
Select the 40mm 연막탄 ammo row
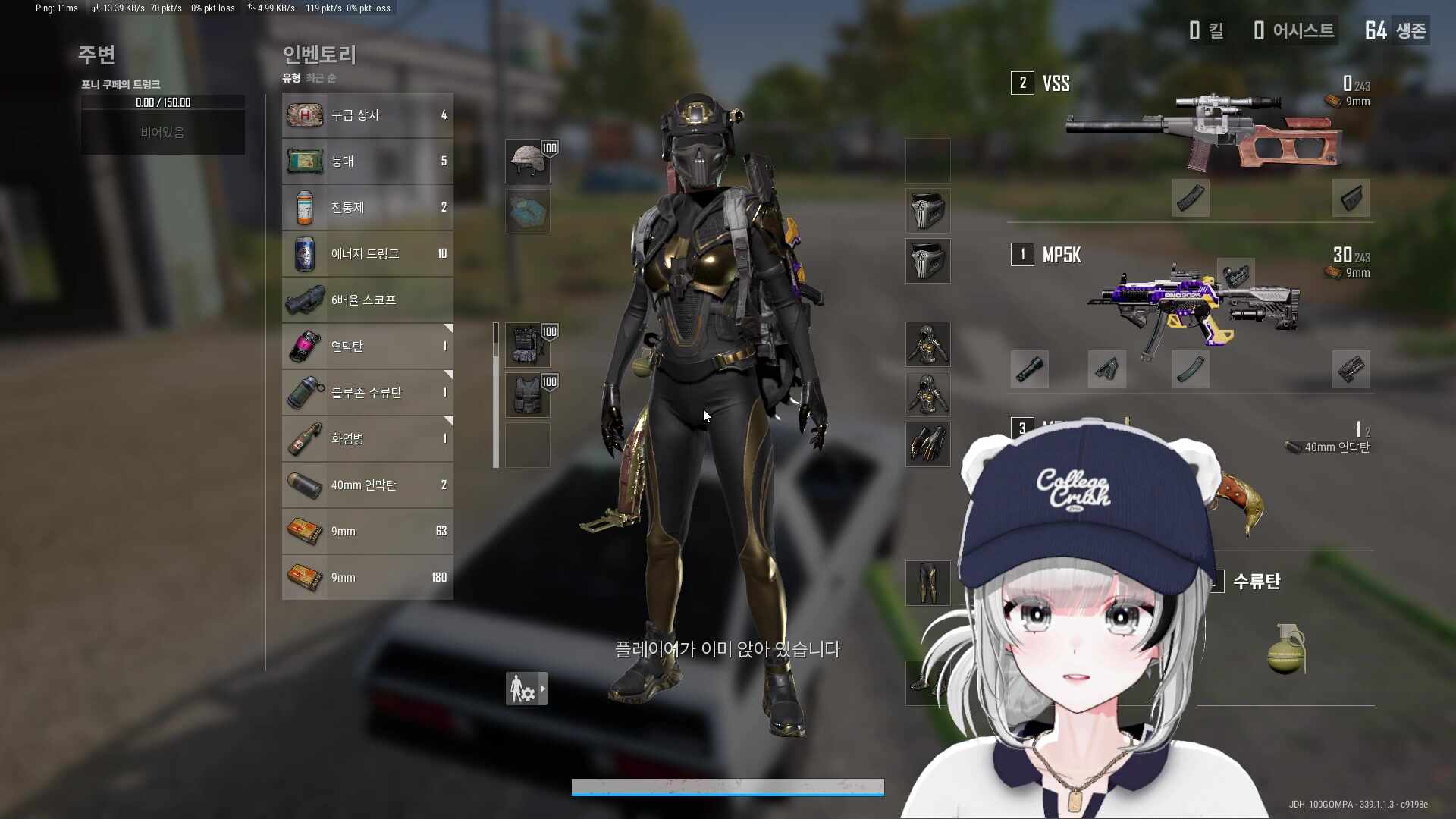tap(367, 485)
